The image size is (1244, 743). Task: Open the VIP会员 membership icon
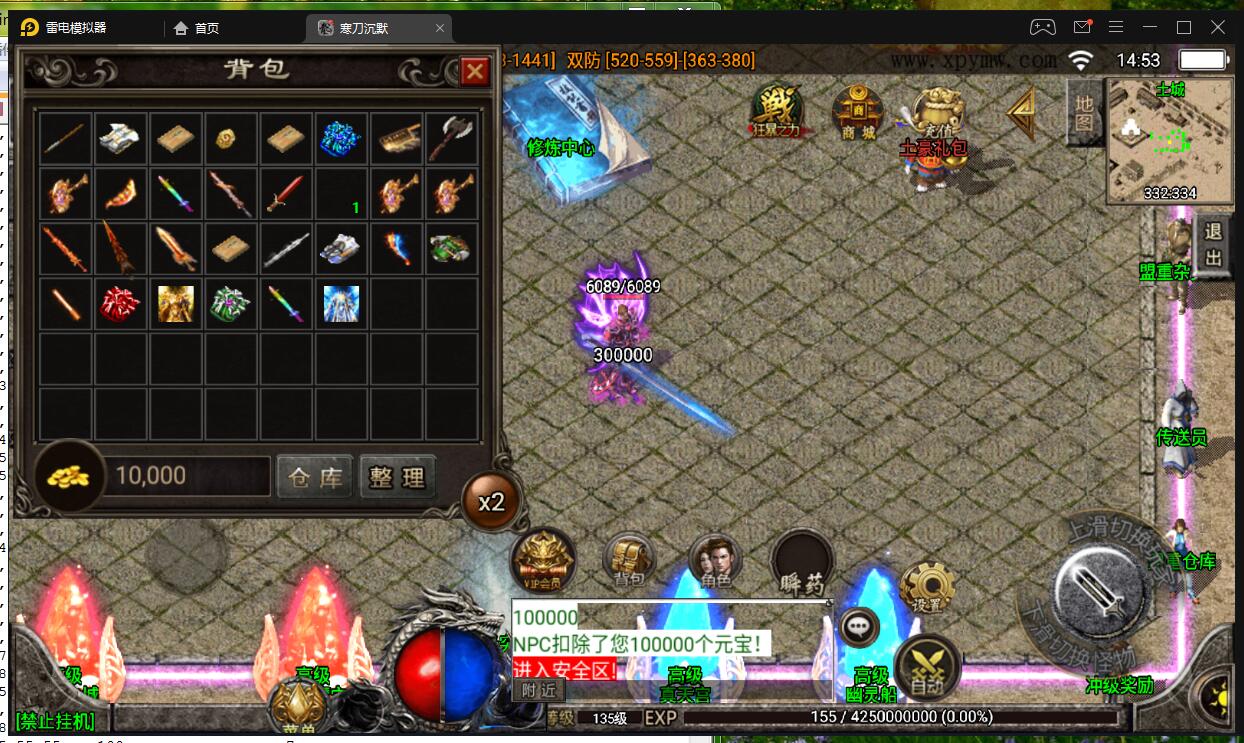pyautogui.click(x=543, y=560)
